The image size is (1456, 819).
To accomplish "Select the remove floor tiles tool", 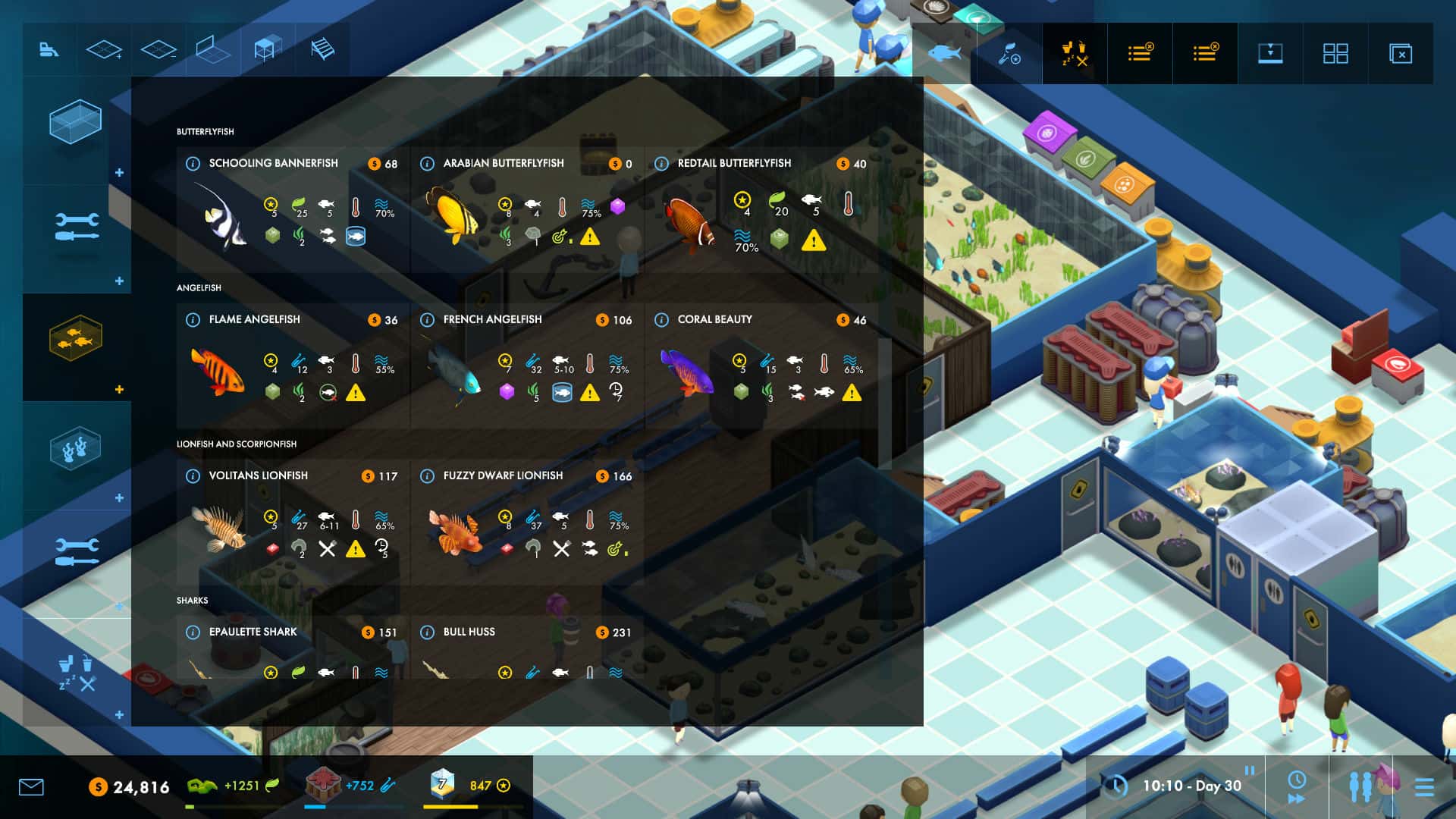I will click(158, 51).
